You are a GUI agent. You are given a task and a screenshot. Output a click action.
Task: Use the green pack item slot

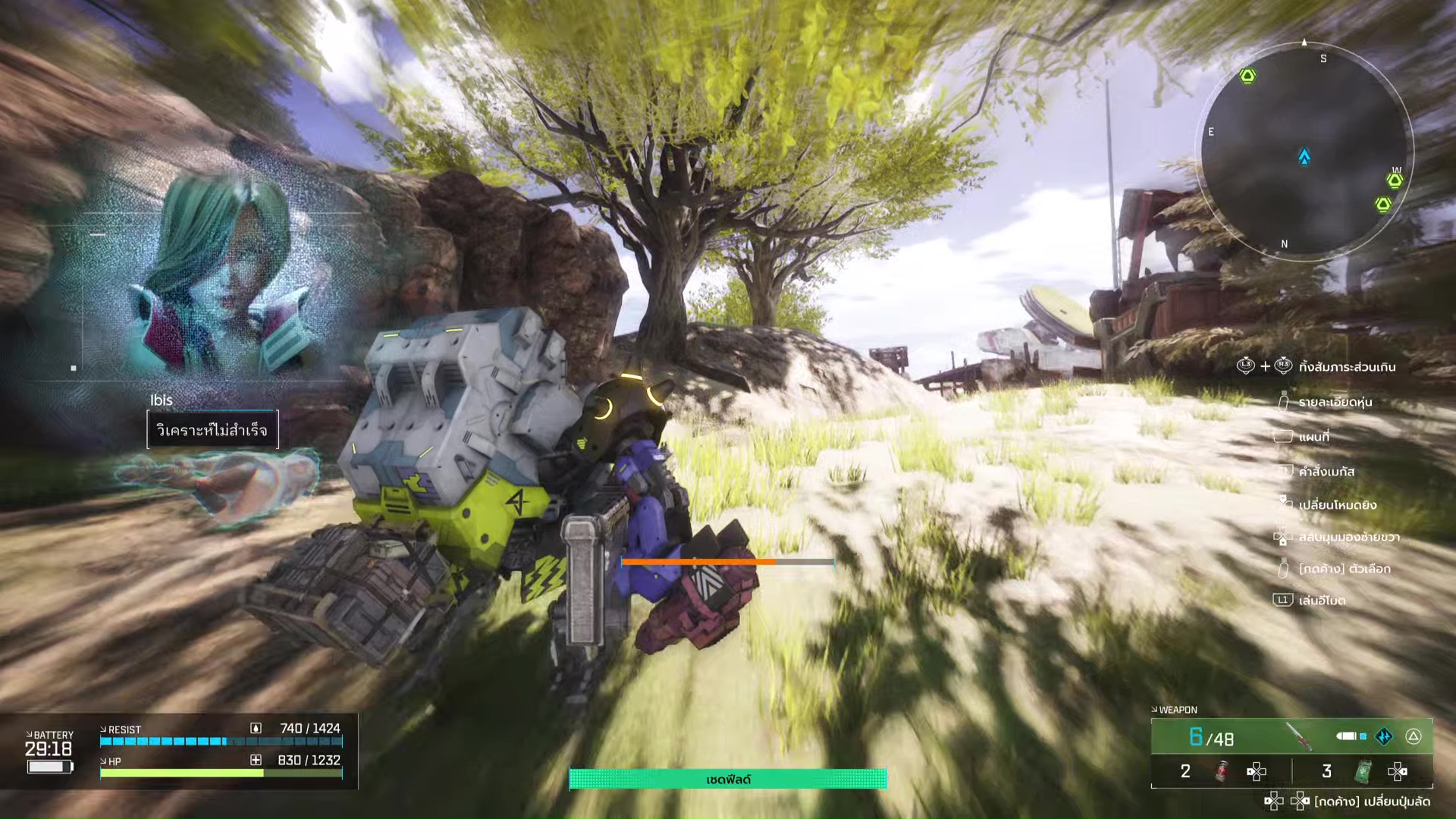coord(1363,772)
